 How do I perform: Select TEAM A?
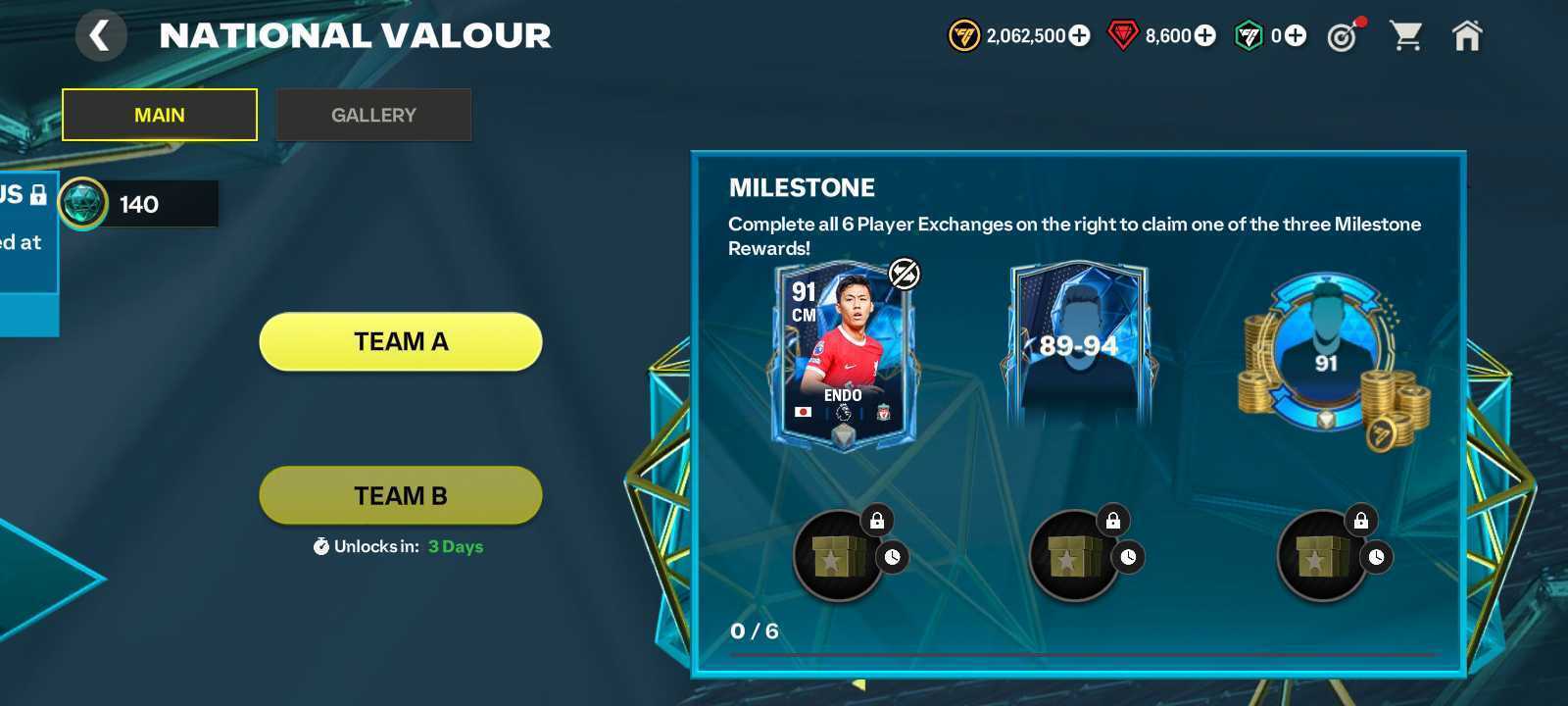pyautogui.click(x=400, y=341)
